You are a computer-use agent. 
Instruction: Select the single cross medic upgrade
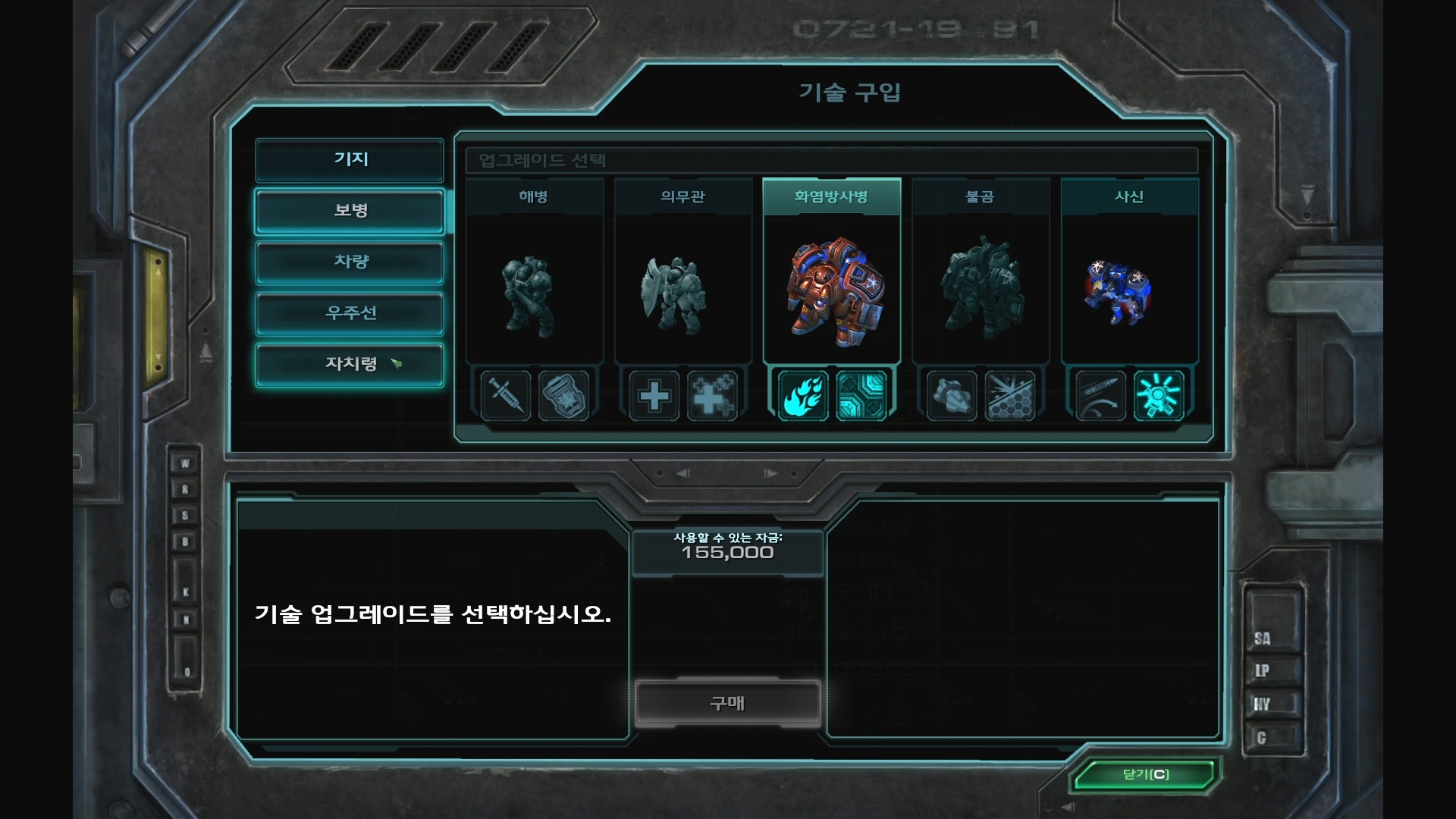654,395
